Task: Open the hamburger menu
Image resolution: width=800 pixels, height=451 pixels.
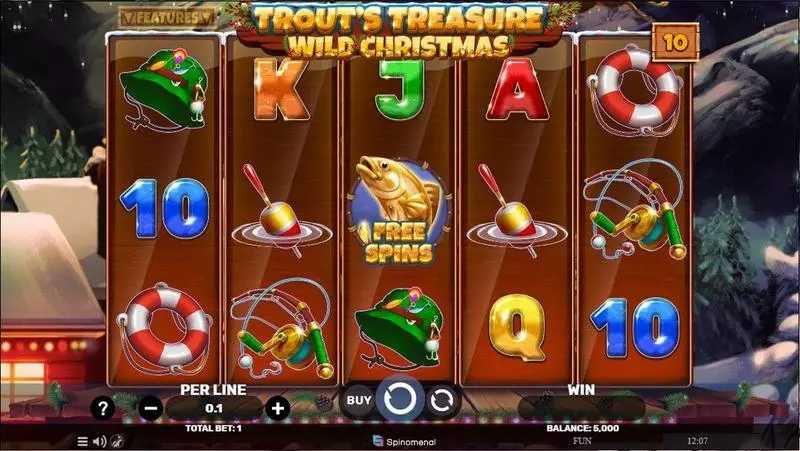Action: (82, 440)
